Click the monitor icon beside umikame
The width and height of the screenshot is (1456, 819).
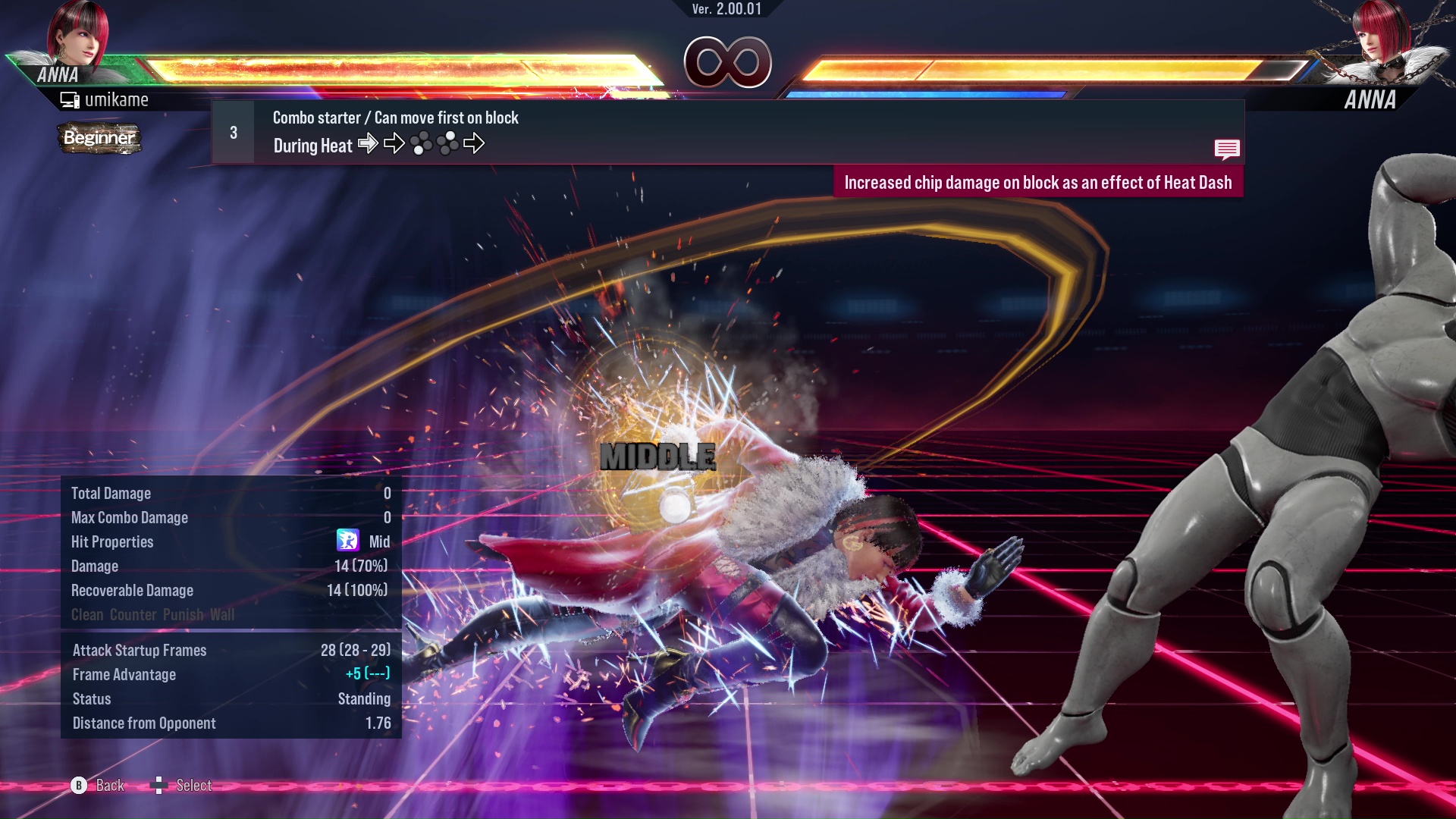click(x=69, y=99)
